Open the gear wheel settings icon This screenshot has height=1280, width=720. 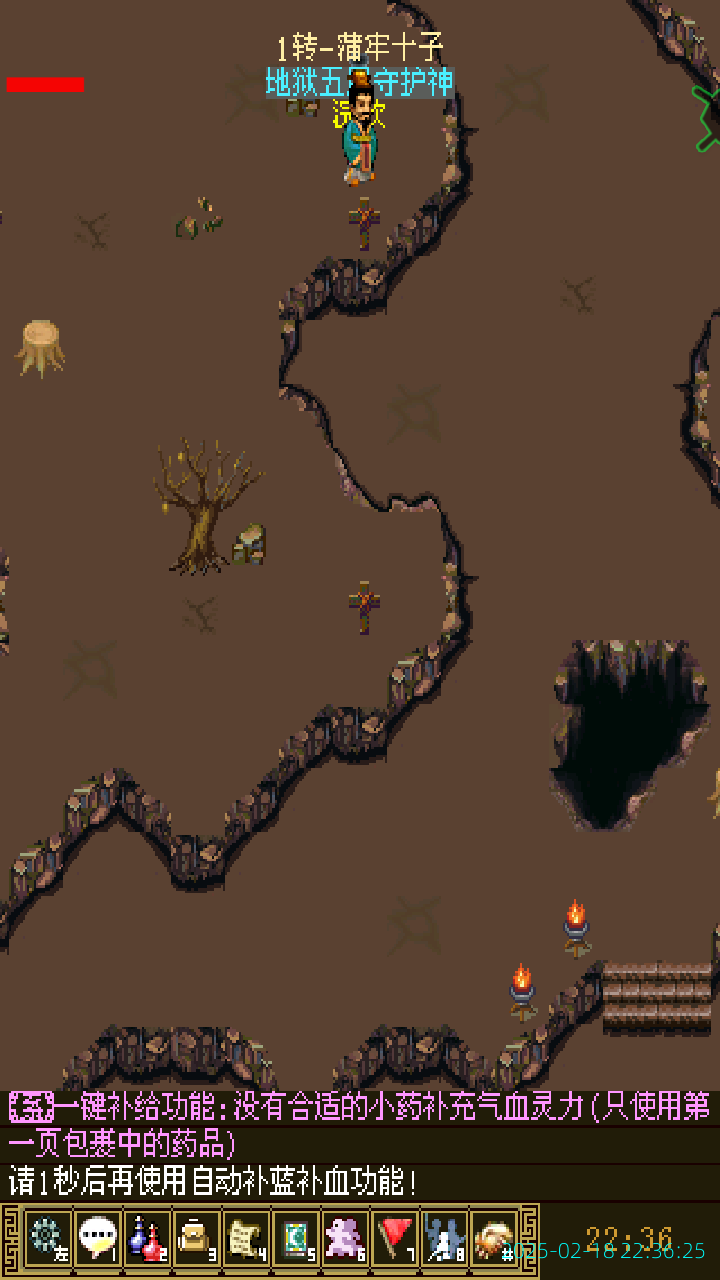pos(47,1237)
